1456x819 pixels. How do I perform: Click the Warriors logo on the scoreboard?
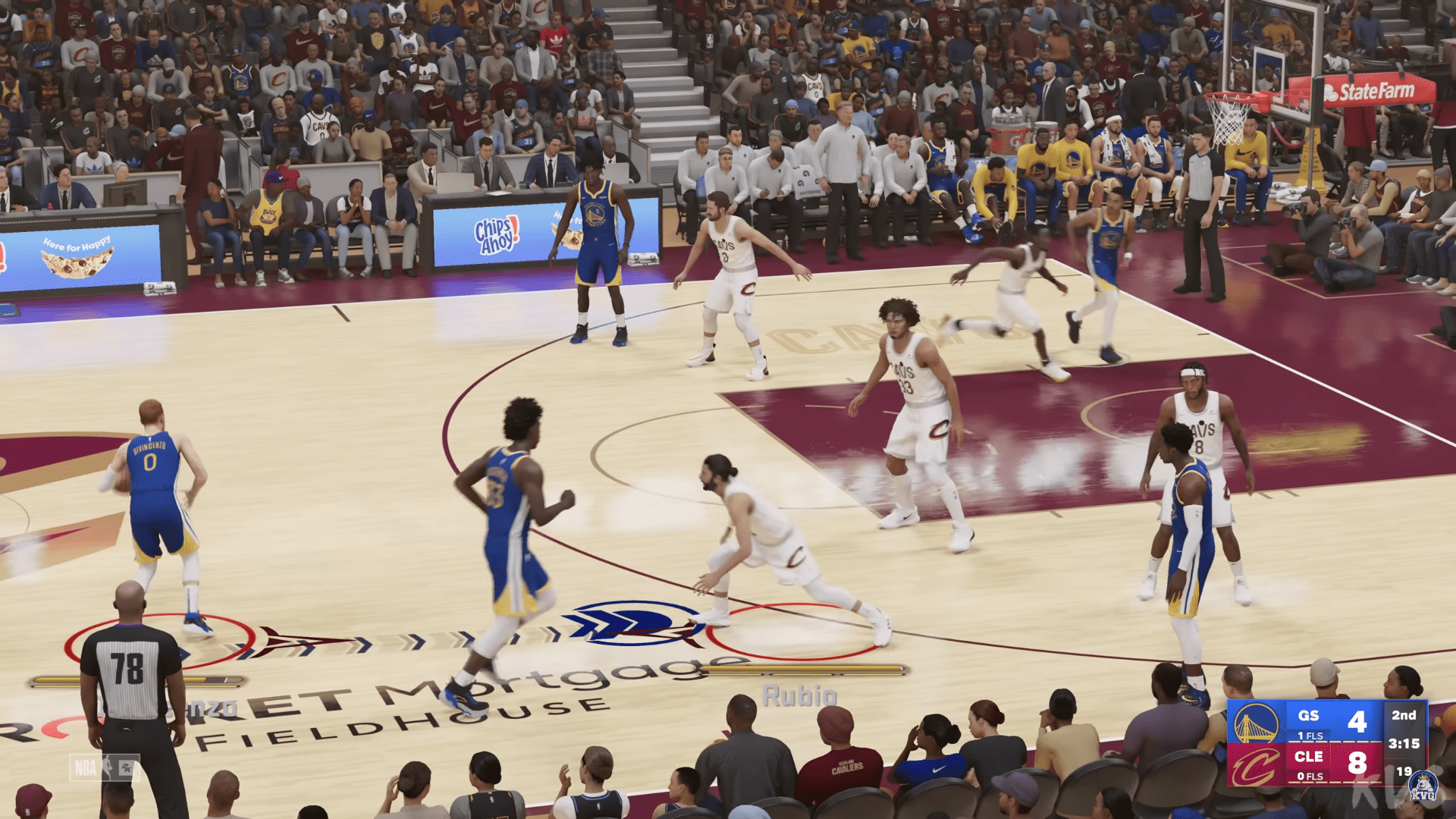1256,723
